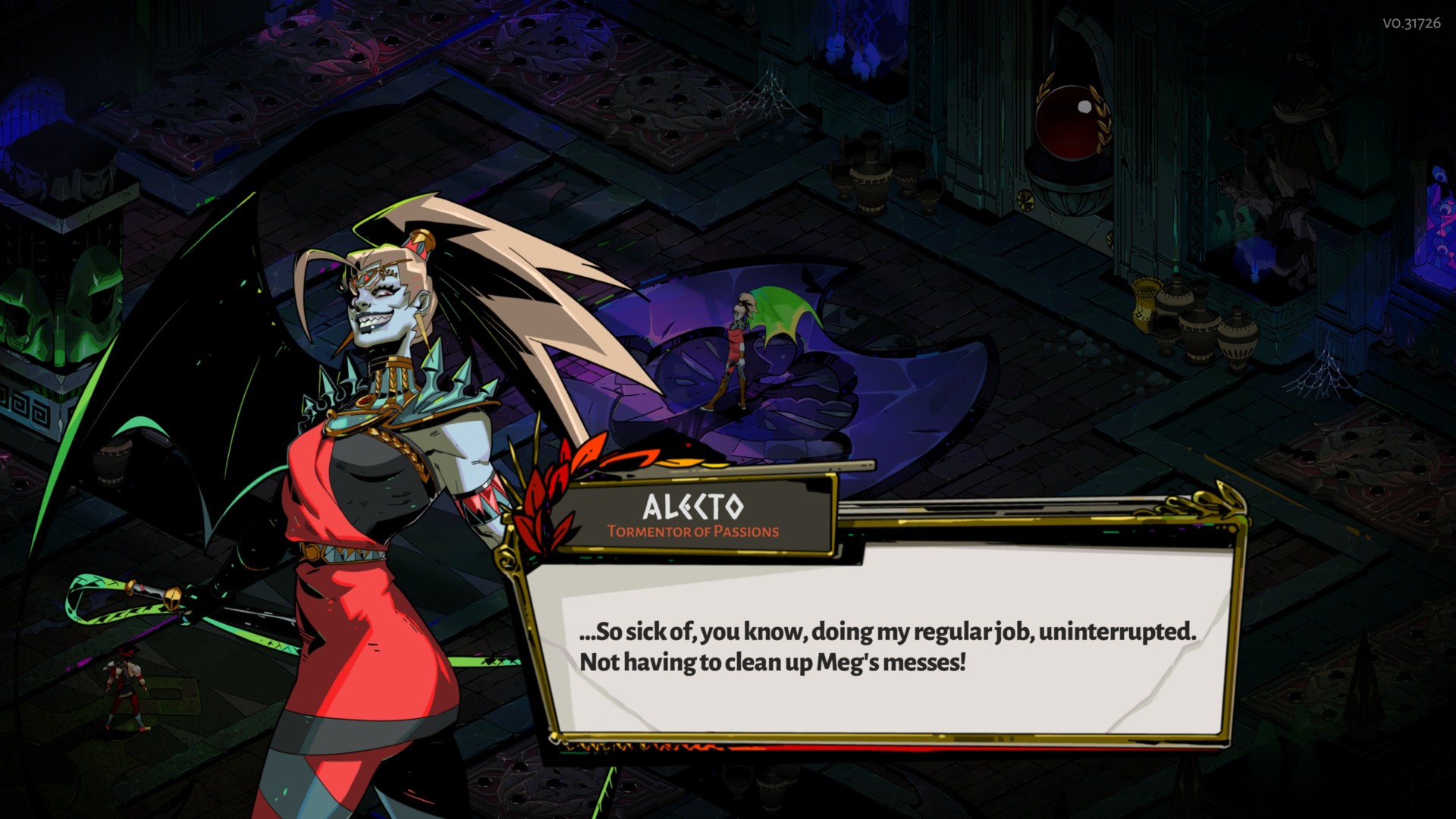
Task: Select the Tormentor of Passions title text
Action: click(x=693, y=533)
